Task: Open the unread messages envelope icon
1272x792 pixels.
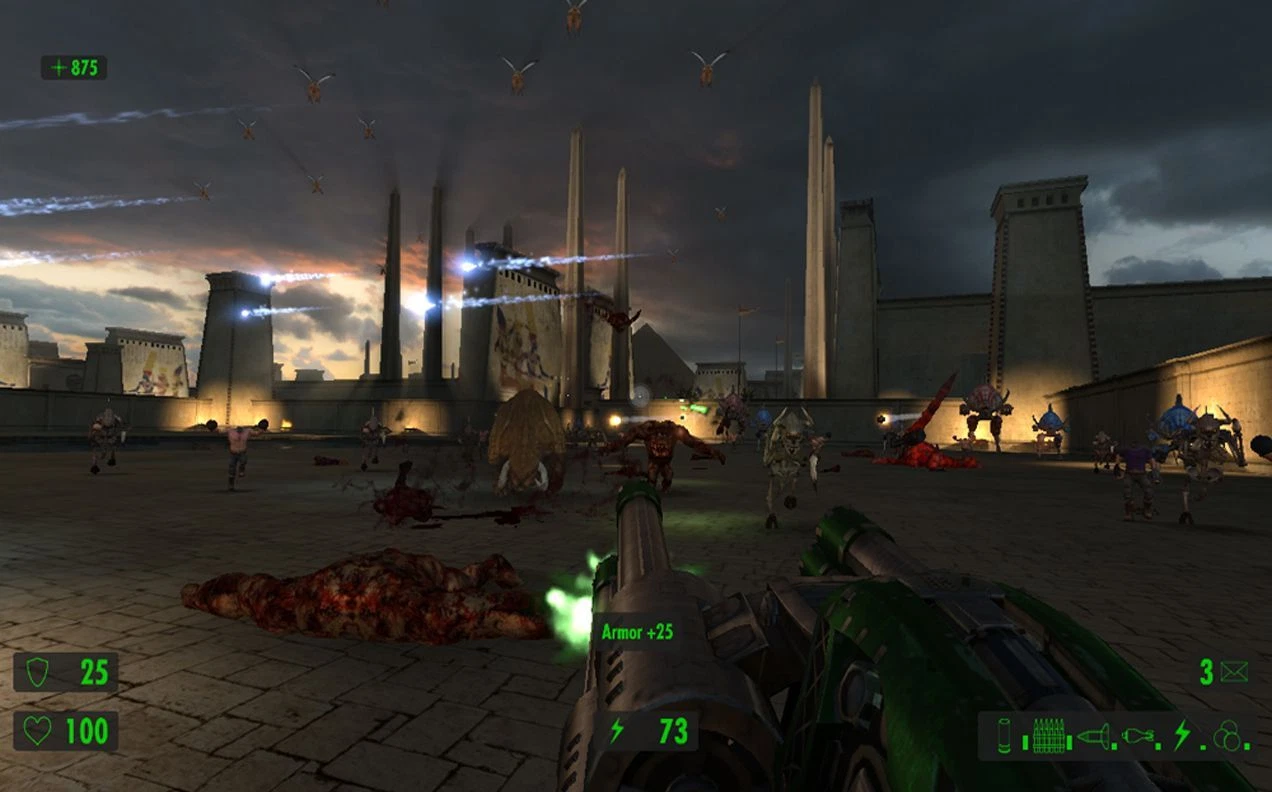Action: click(1234, 672)
